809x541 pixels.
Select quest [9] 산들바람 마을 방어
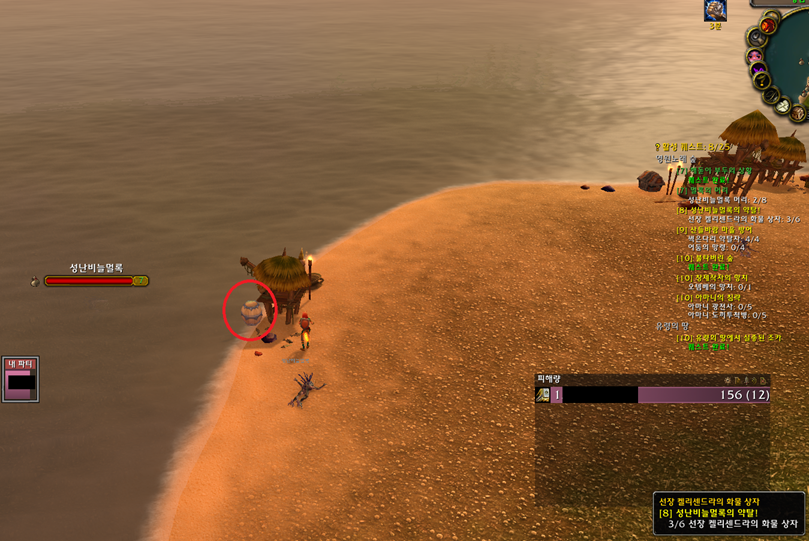click(714, 230)
